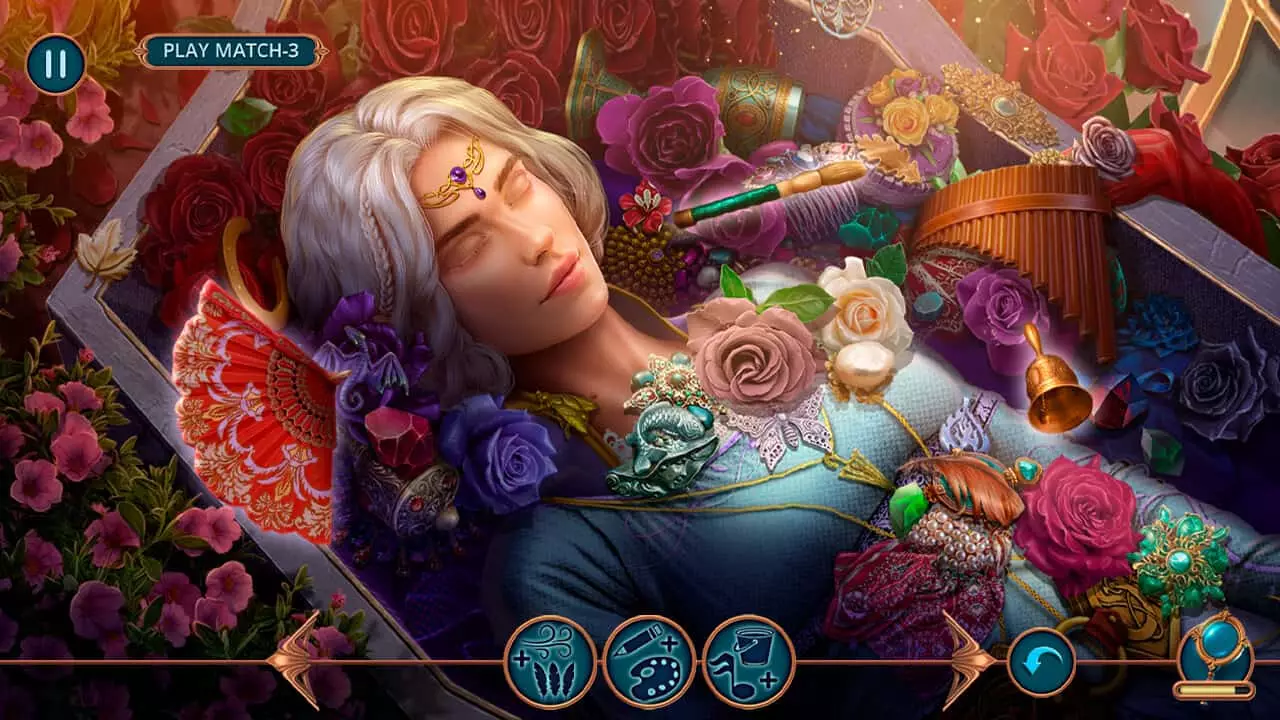
Task: Select the wind and feathers target icon
Action: 550,661
